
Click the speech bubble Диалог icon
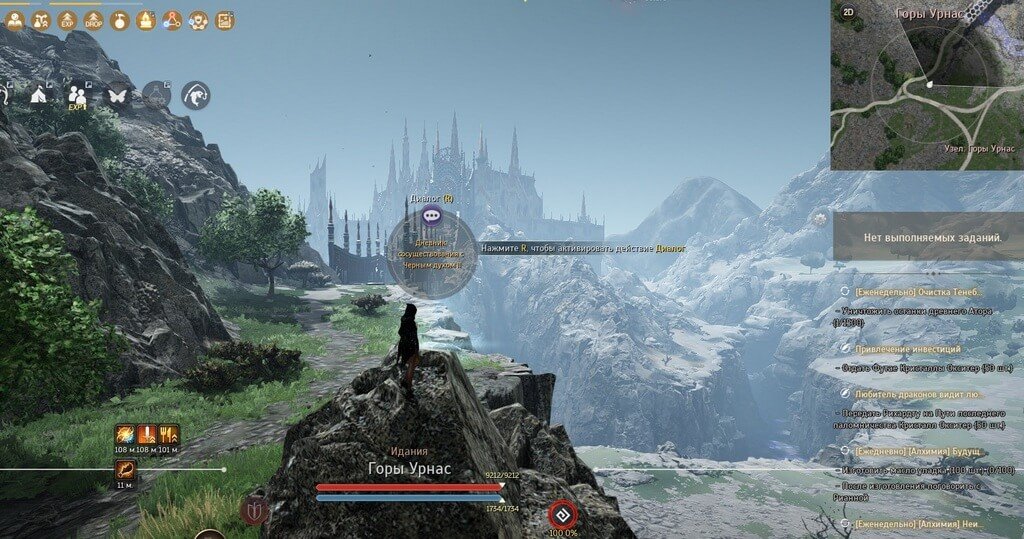click(x=431, y=214)
